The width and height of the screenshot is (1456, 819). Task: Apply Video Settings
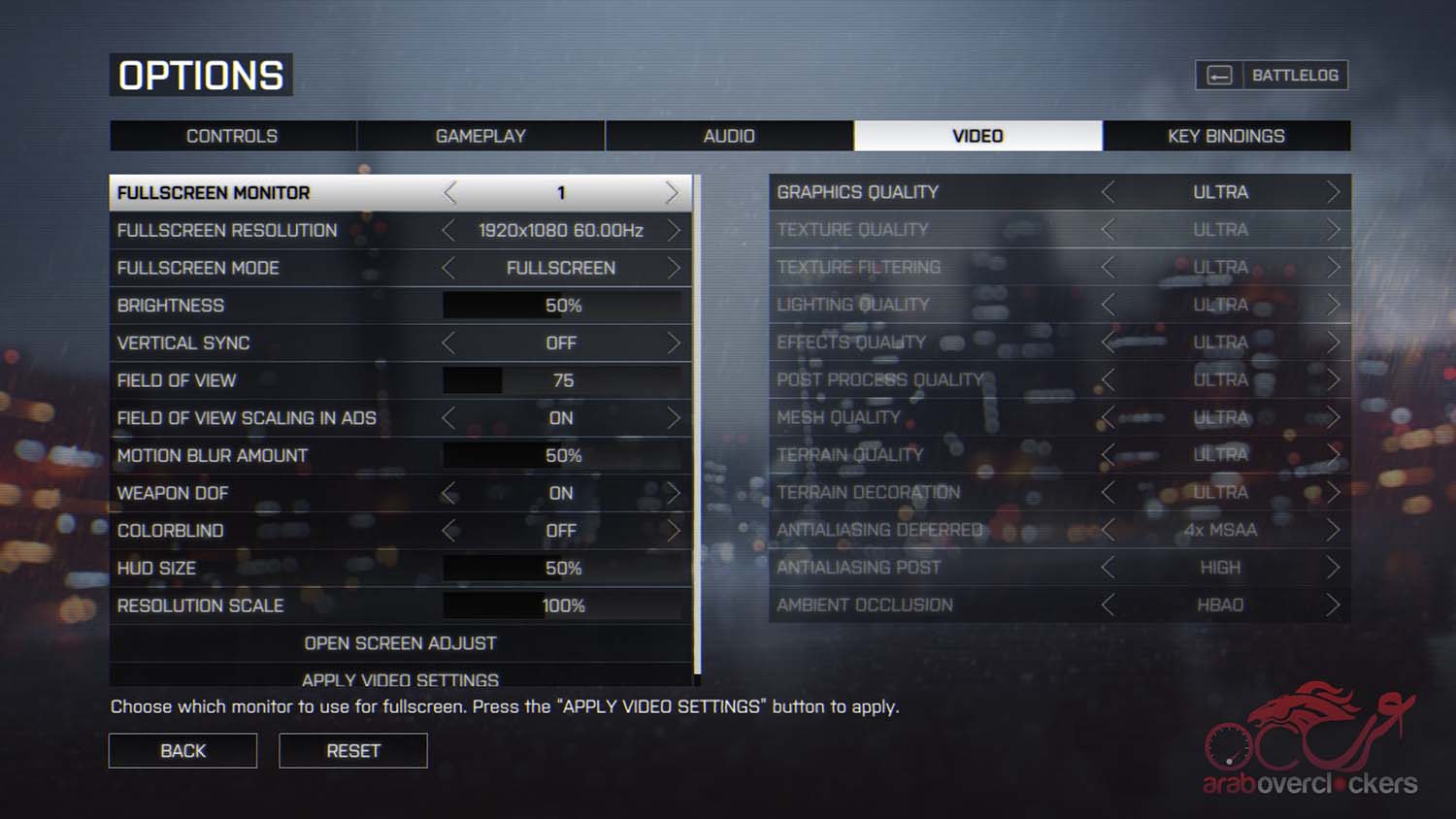point(400,679)
